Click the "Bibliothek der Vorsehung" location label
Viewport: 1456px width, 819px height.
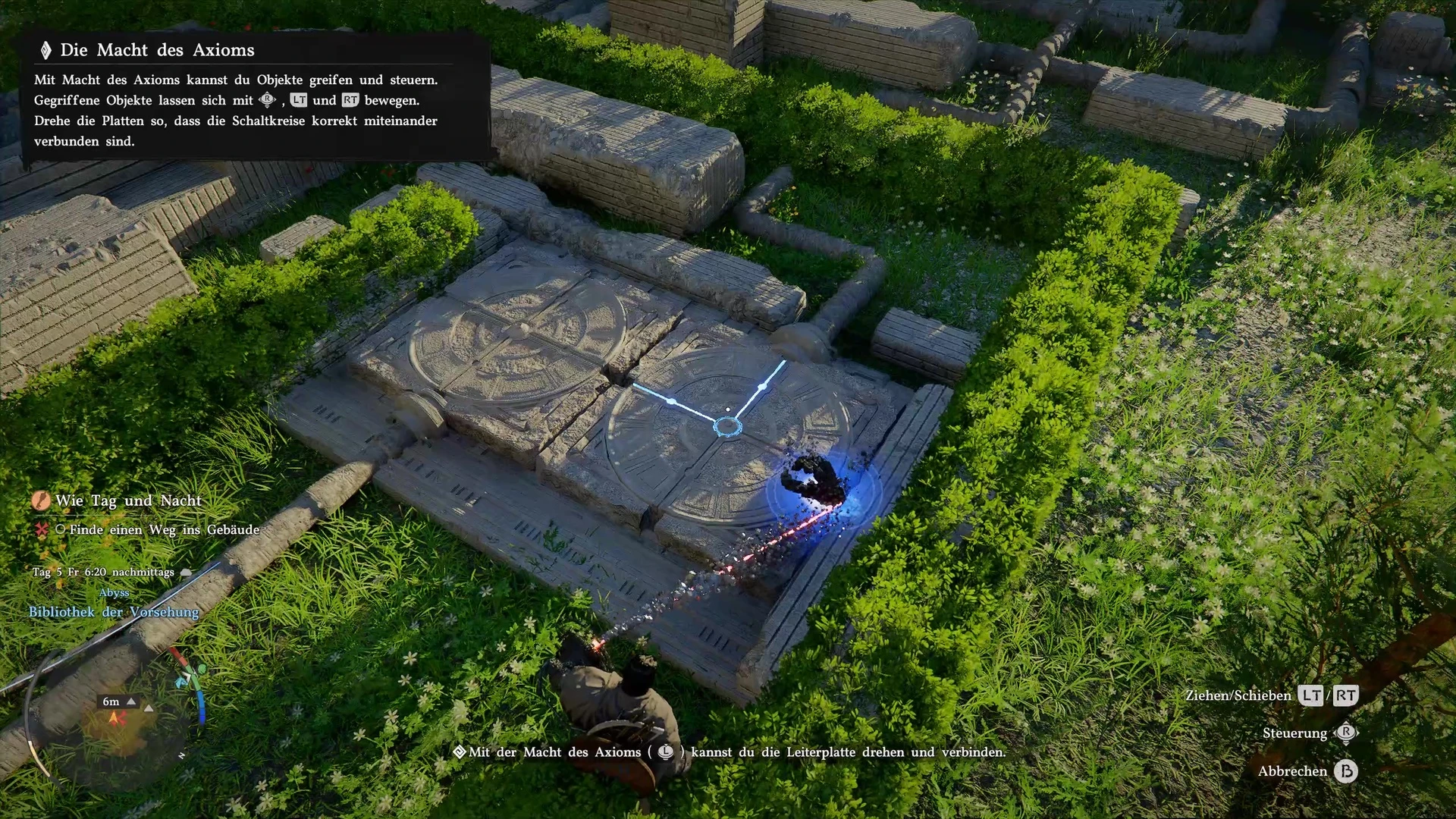[114, 612]
